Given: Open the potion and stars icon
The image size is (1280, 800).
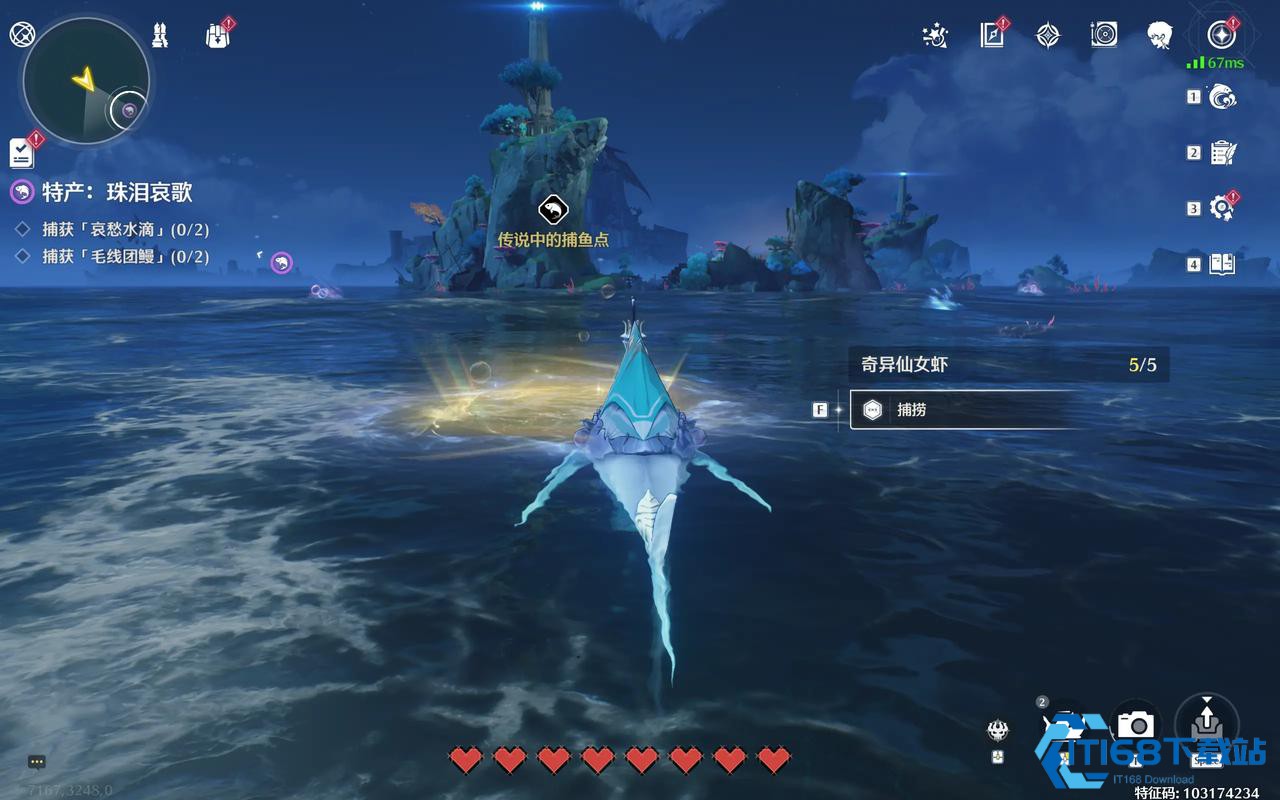Looking at the screenshot, I should tap(935, 35).
